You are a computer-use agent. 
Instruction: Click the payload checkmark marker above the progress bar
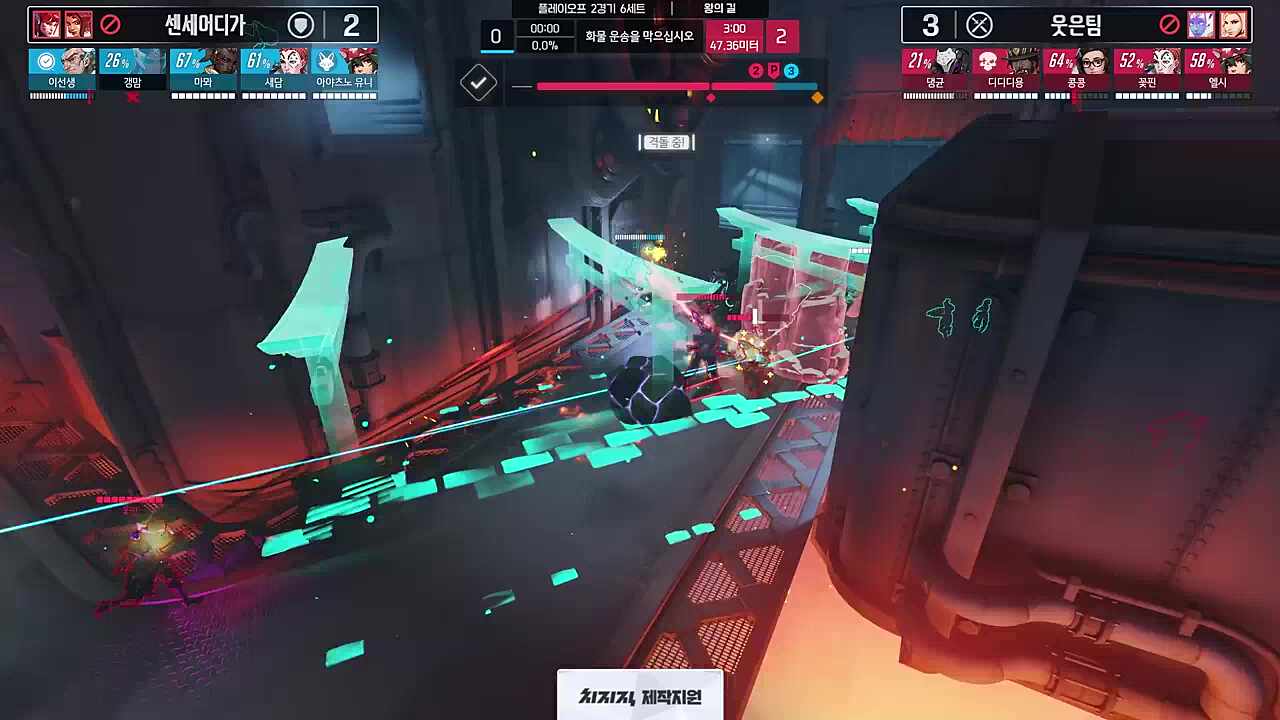pos(478,82)
